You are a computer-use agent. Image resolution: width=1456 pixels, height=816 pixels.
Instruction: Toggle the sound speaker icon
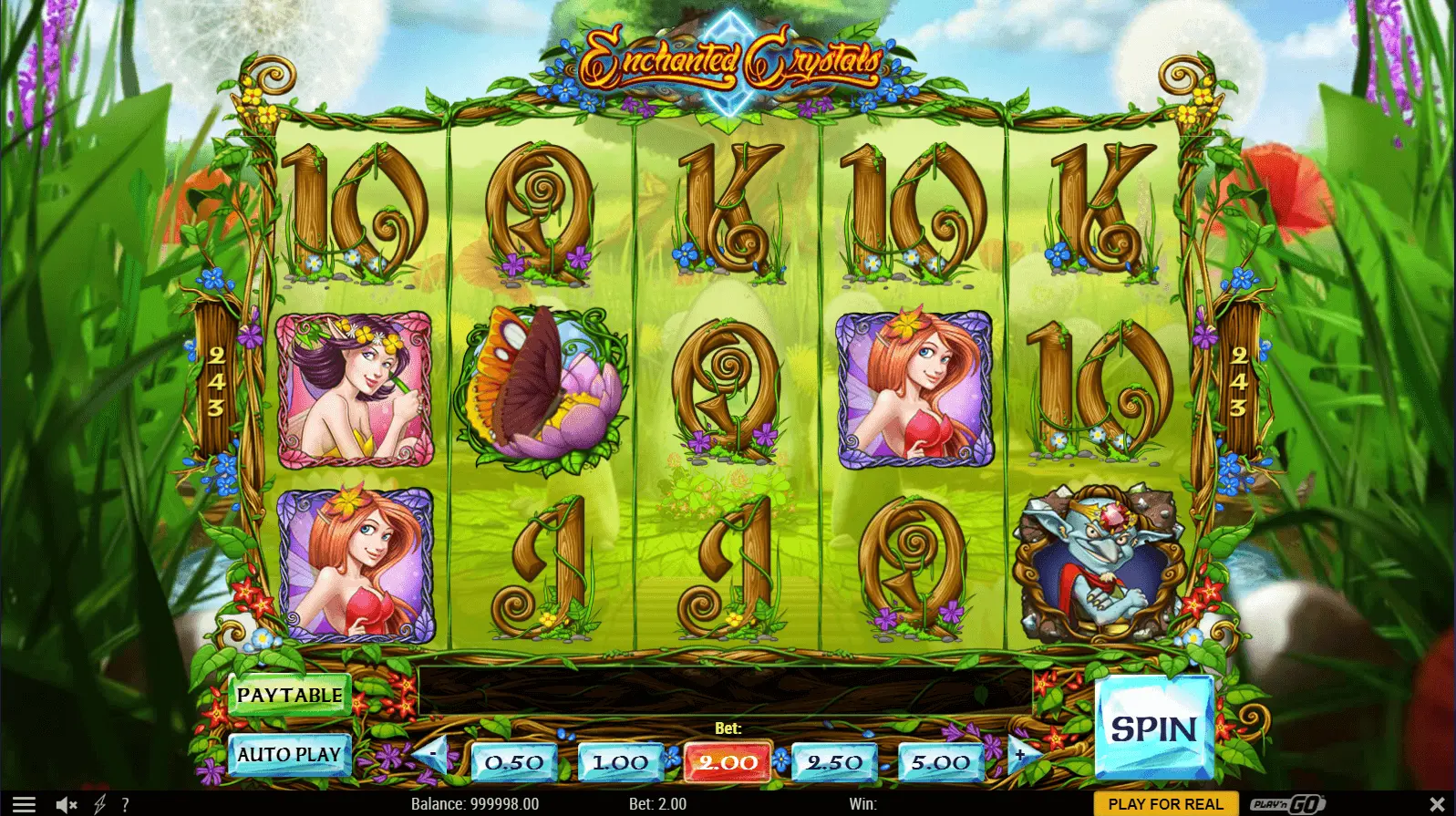(x=67, y=804)
